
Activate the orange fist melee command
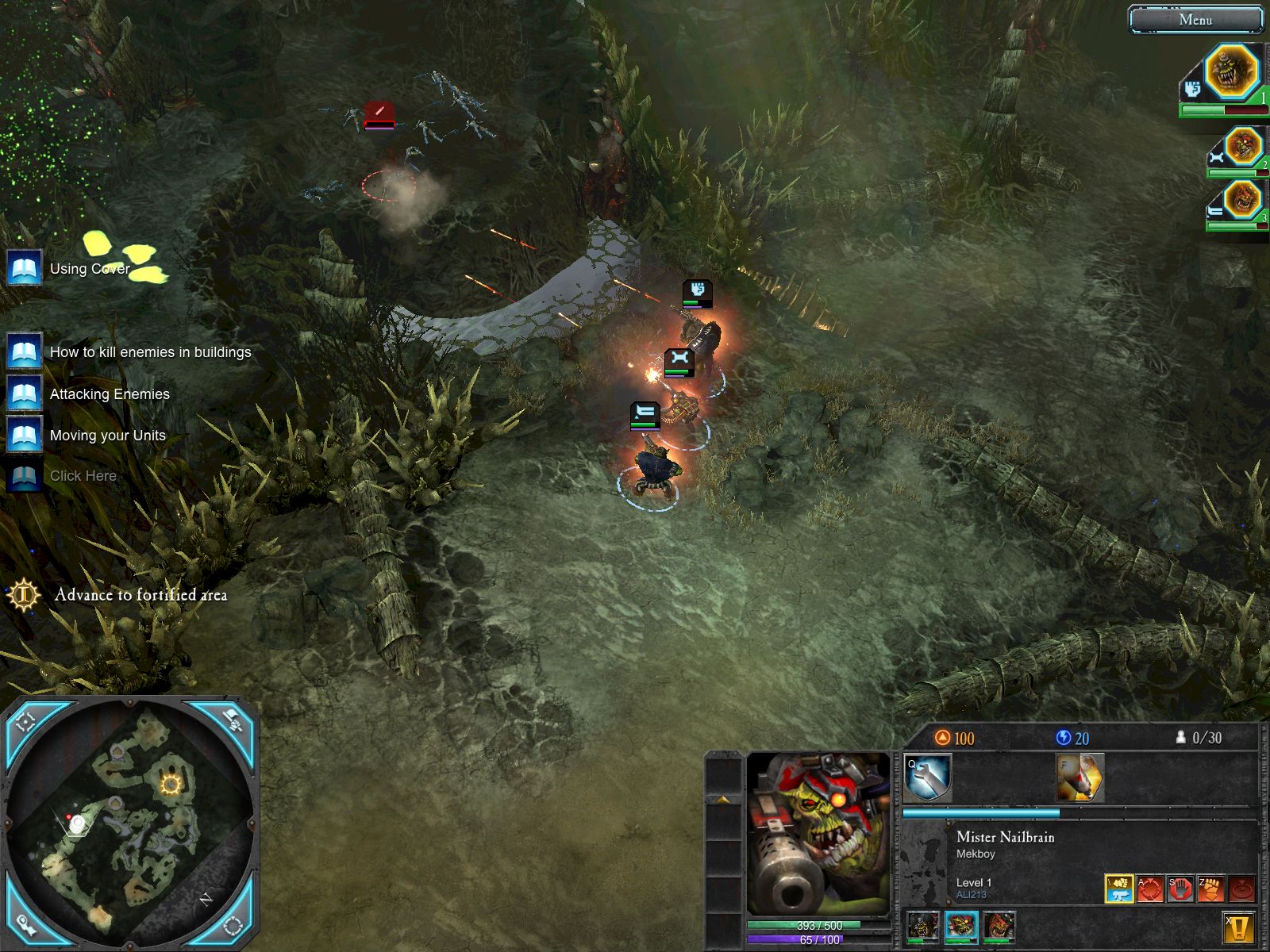1211,889
